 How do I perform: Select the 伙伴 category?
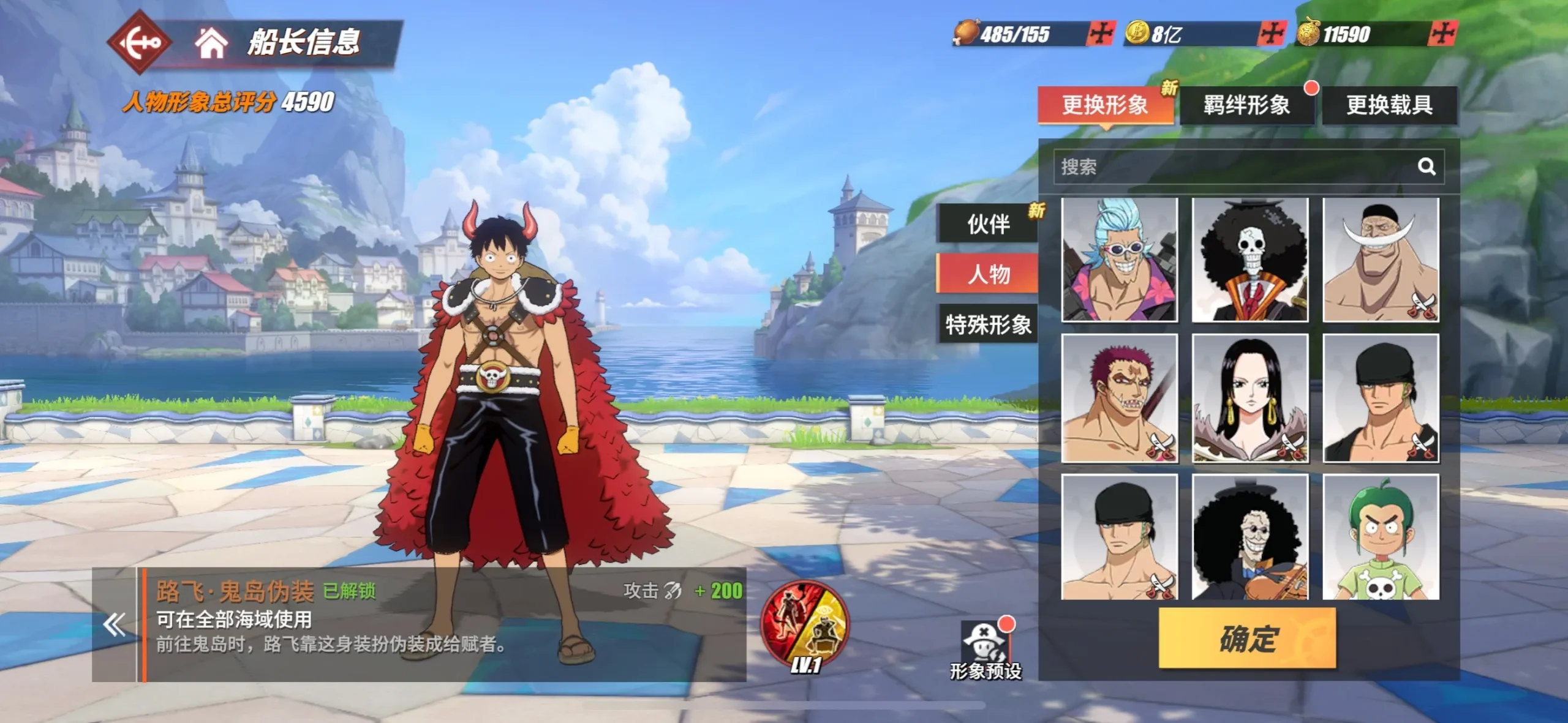[x=988, y=224]
